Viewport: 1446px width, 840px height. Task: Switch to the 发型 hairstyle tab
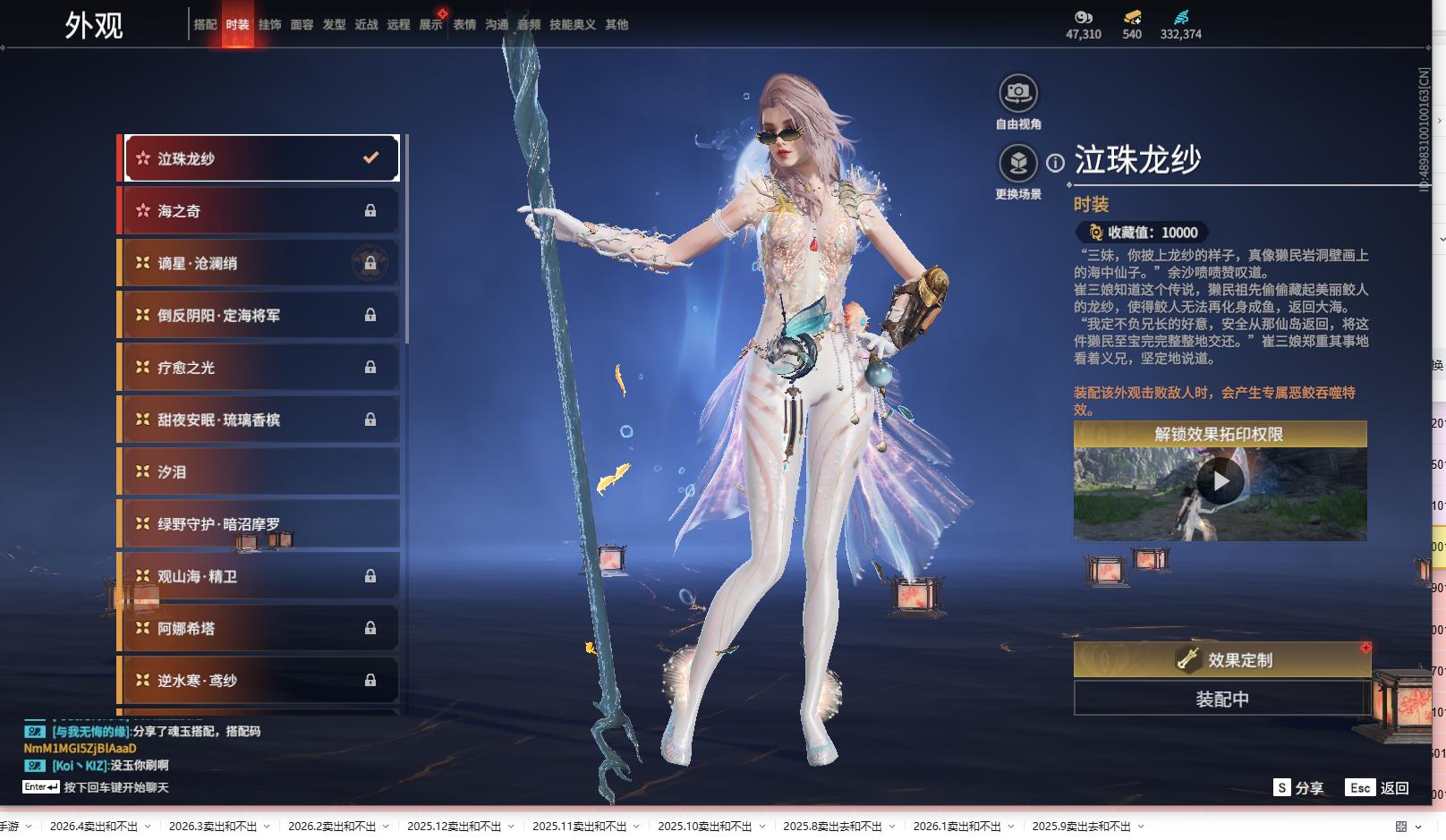coord(334,25)
